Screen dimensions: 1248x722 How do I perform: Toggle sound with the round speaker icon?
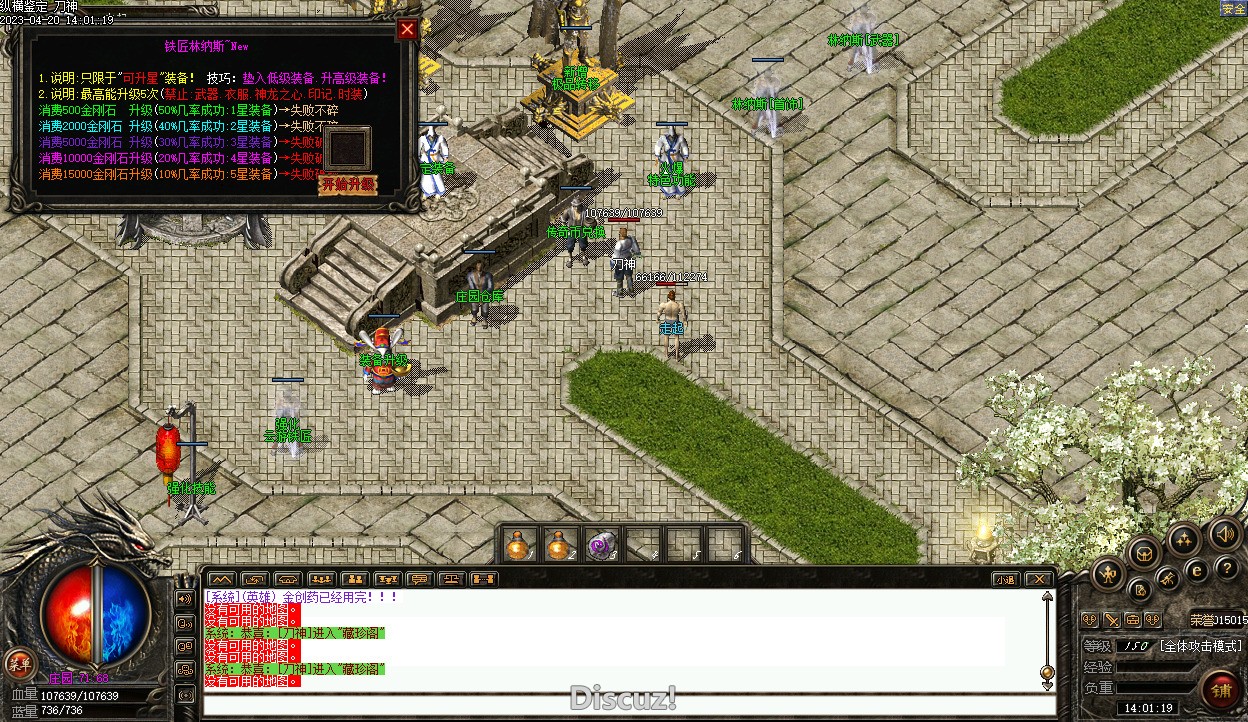1224,535
